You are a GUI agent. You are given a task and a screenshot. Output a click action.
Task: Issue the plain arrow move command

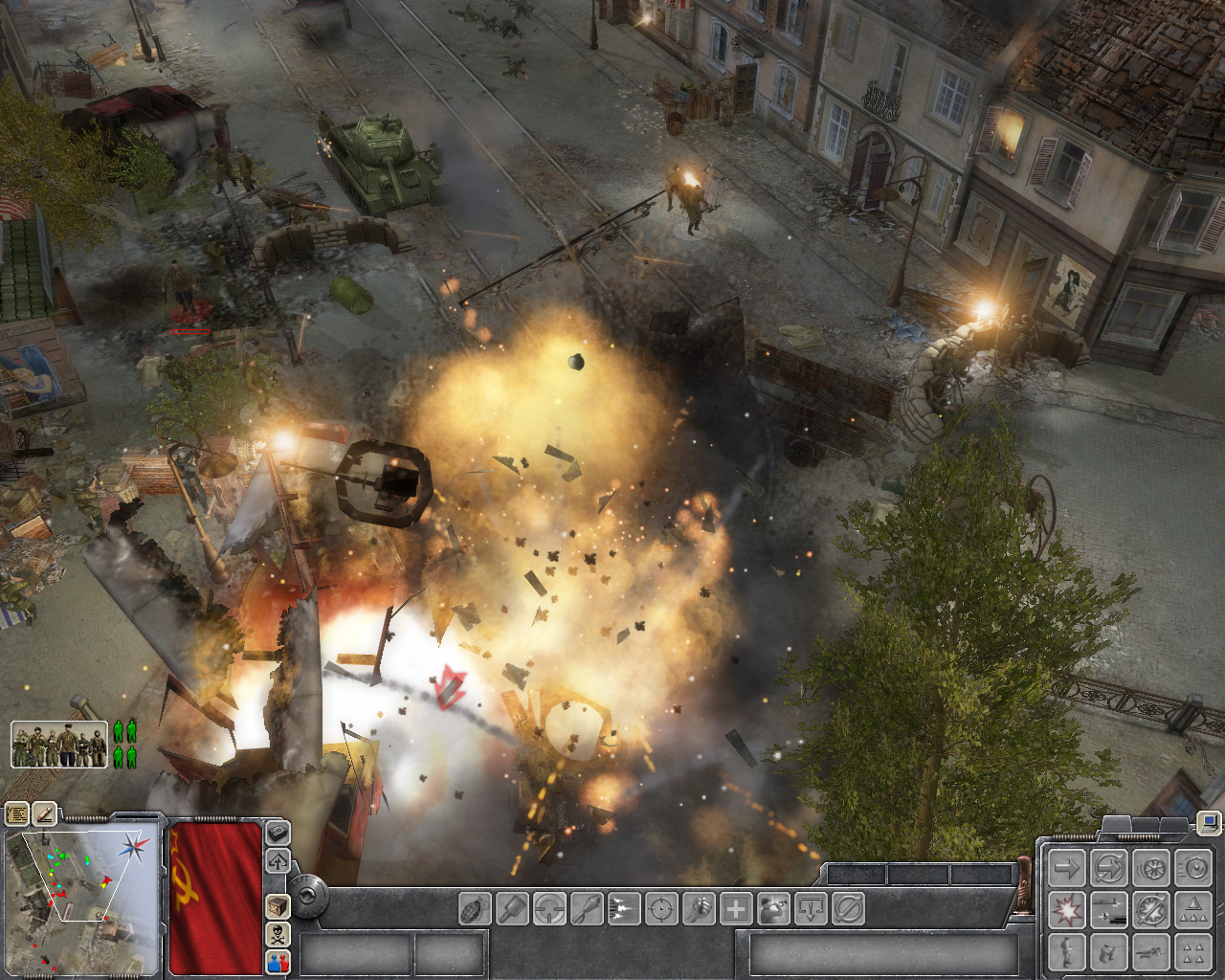(1066, 869)
